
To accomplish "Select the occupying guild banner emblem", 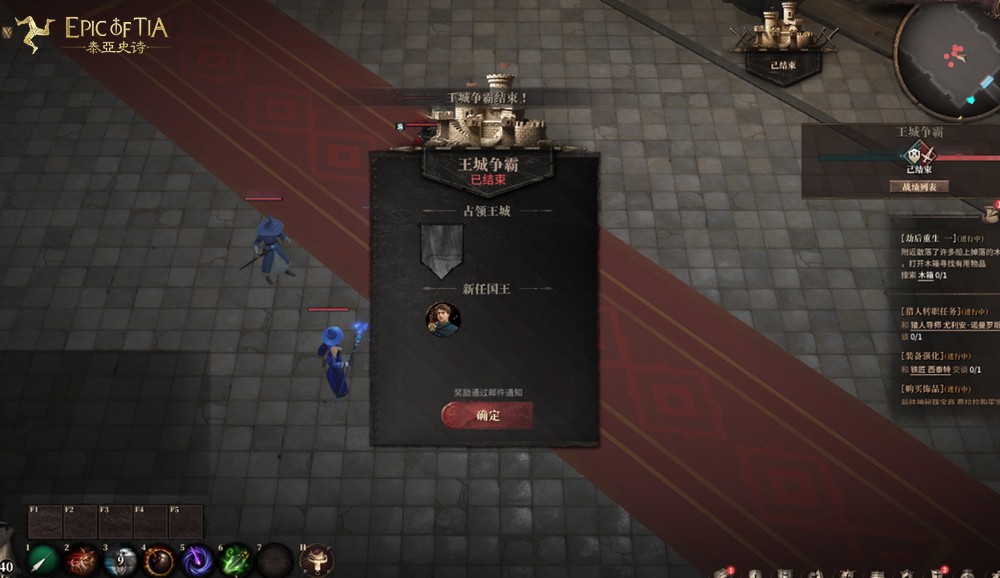I will coord(441,250).
